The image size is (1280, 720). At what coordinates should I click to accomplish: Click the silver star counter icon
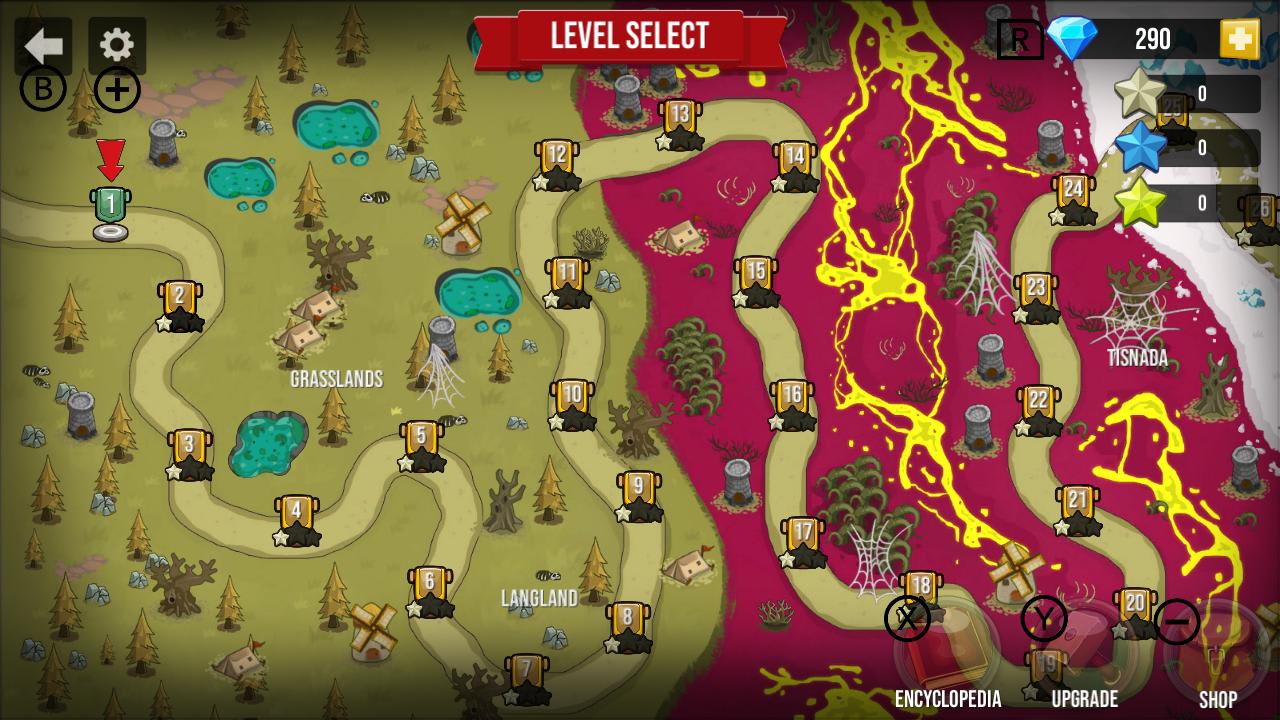(1139, 93)
